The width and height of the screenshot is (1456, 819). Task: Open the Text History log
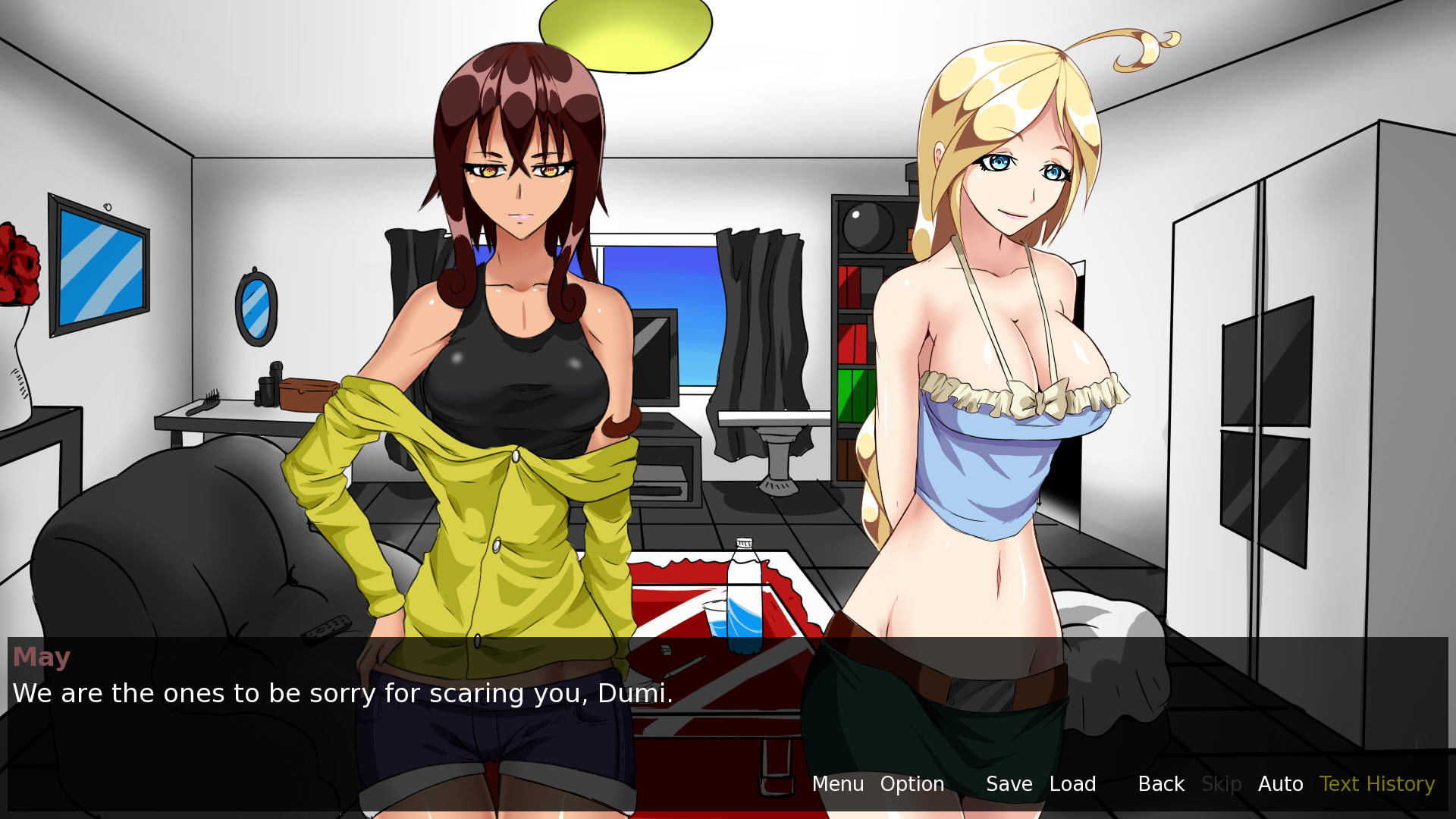[1376, 784]
